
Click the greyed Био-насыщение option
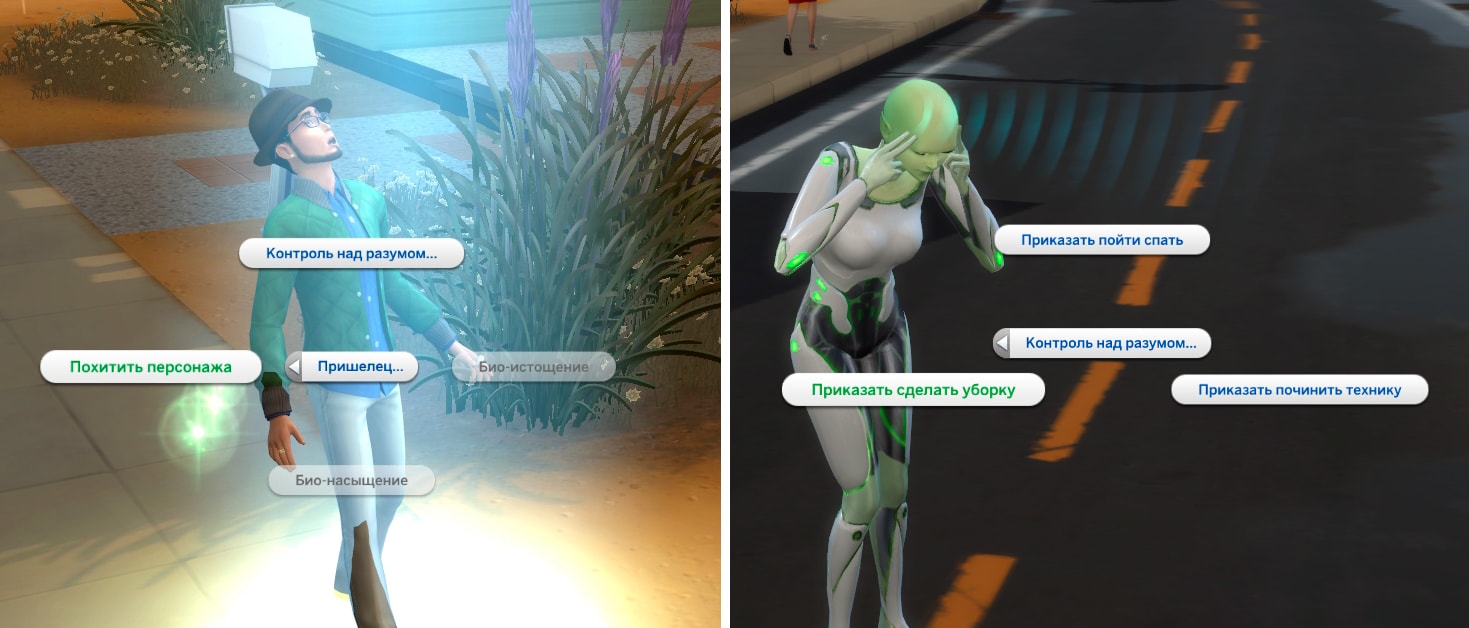pyautogui.click(x=352, y=481)
